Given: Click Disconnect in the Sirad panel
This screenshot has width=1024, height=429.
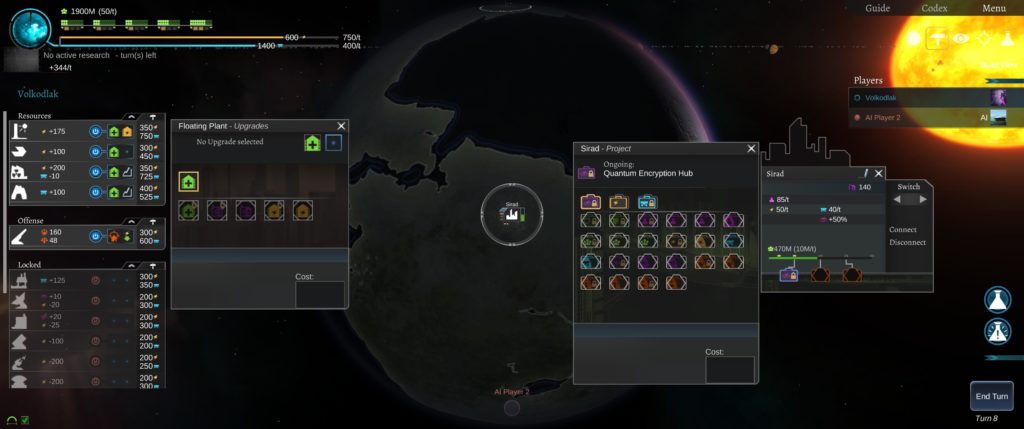Looking at the screenshot, I should point(908,242).
